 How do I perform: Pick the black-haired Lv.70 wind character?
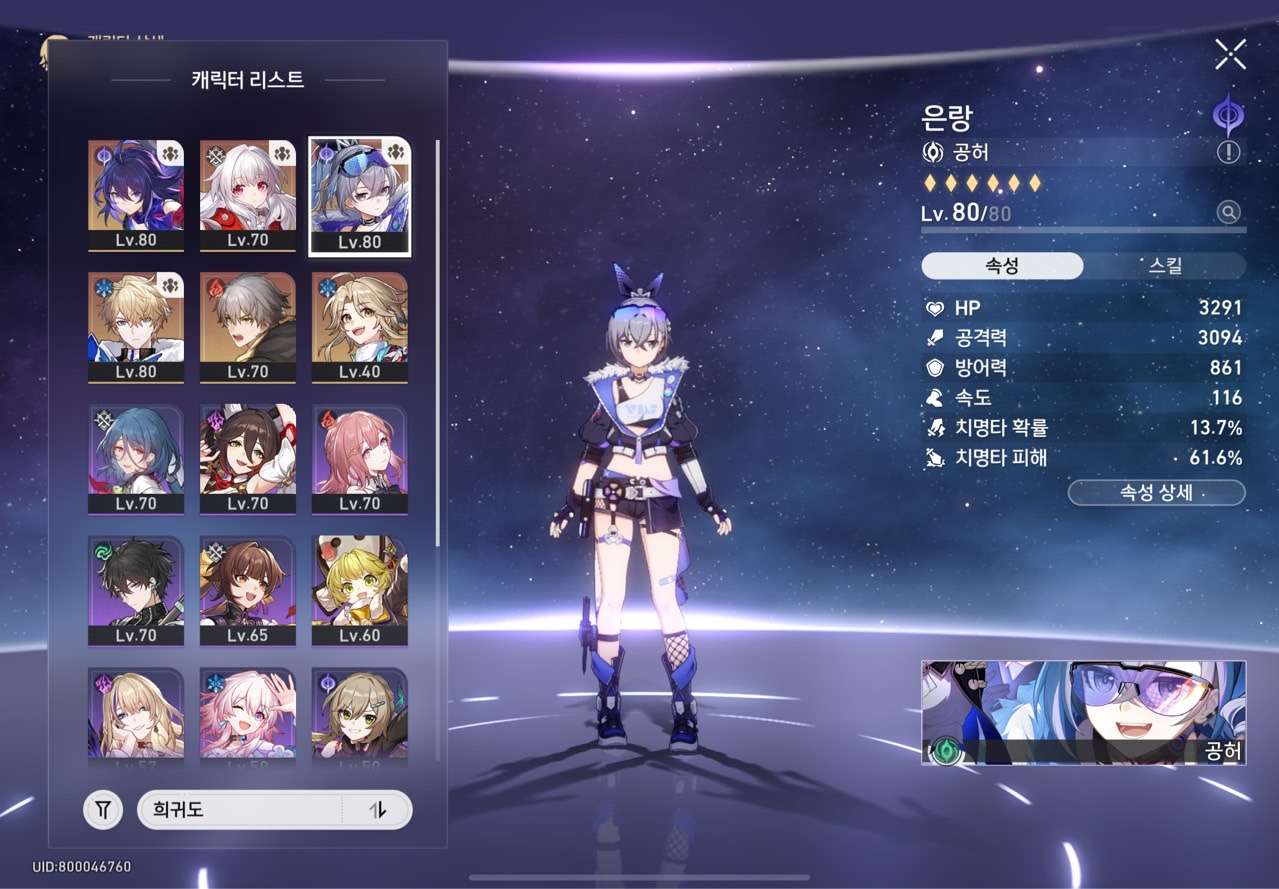136,591
